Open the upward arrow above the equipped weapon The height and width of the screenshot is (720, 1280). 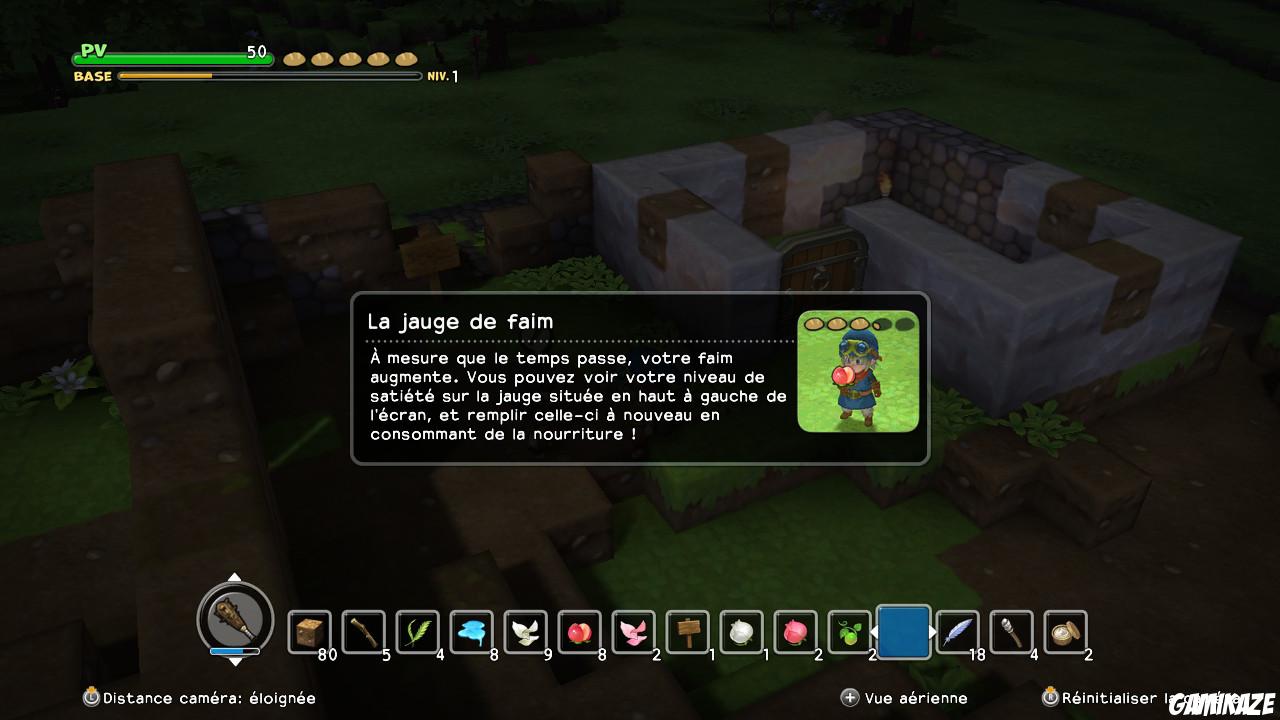[236, 577]
